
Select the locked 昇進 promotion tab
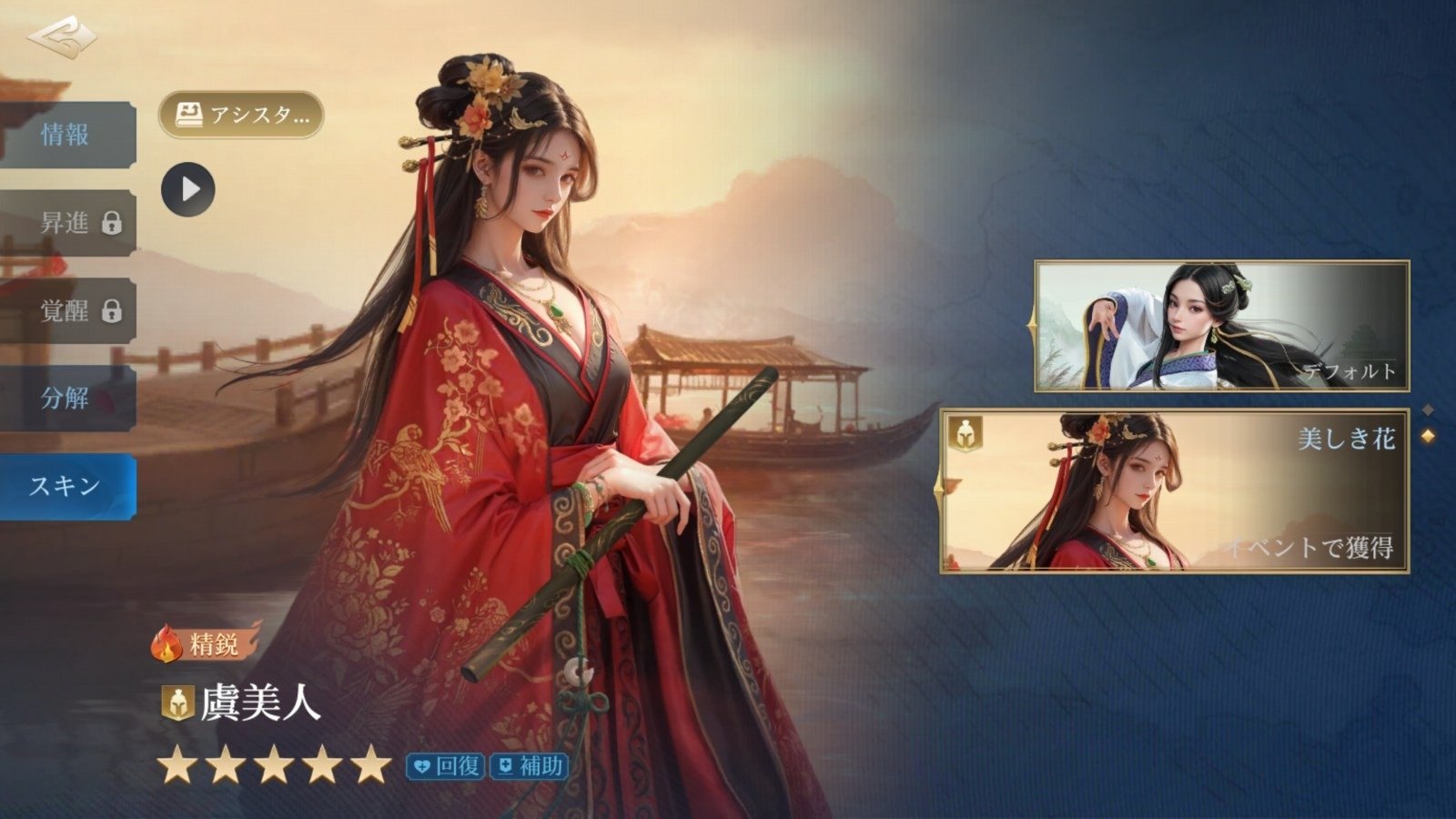(x=66, y=223)
